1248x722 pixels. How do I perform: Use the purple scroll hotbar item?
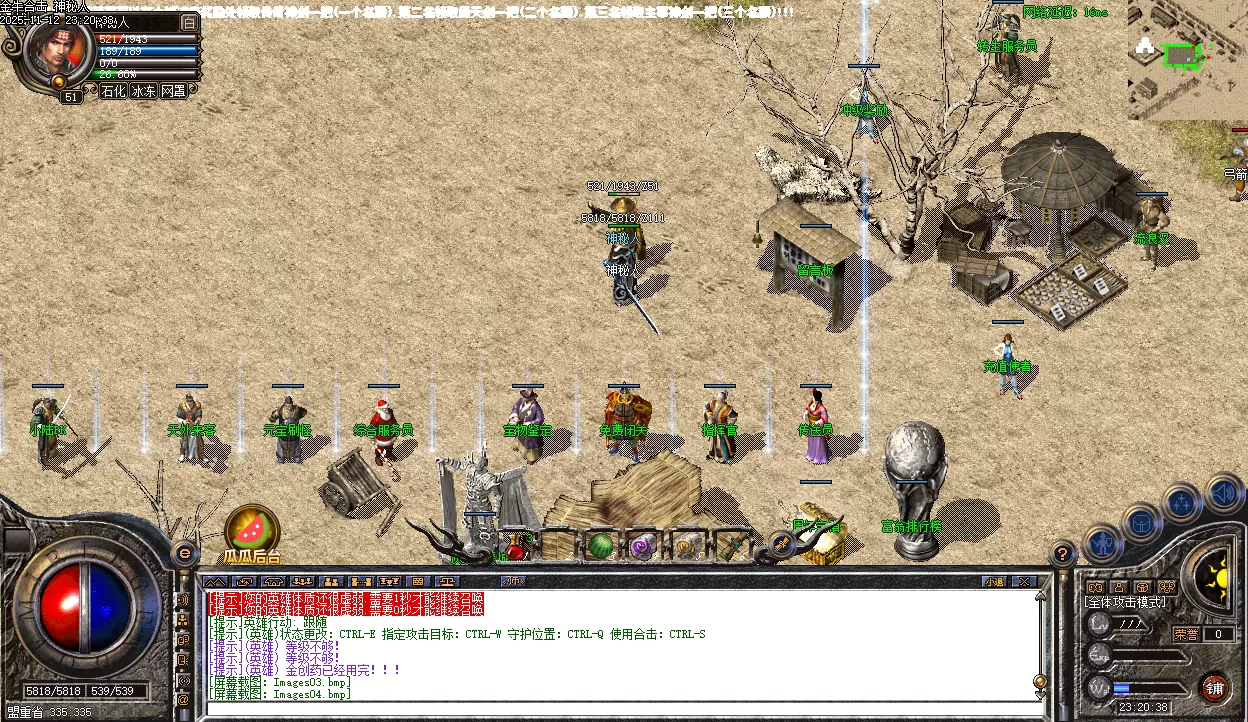pyautogui.click(x=641, y=547)
